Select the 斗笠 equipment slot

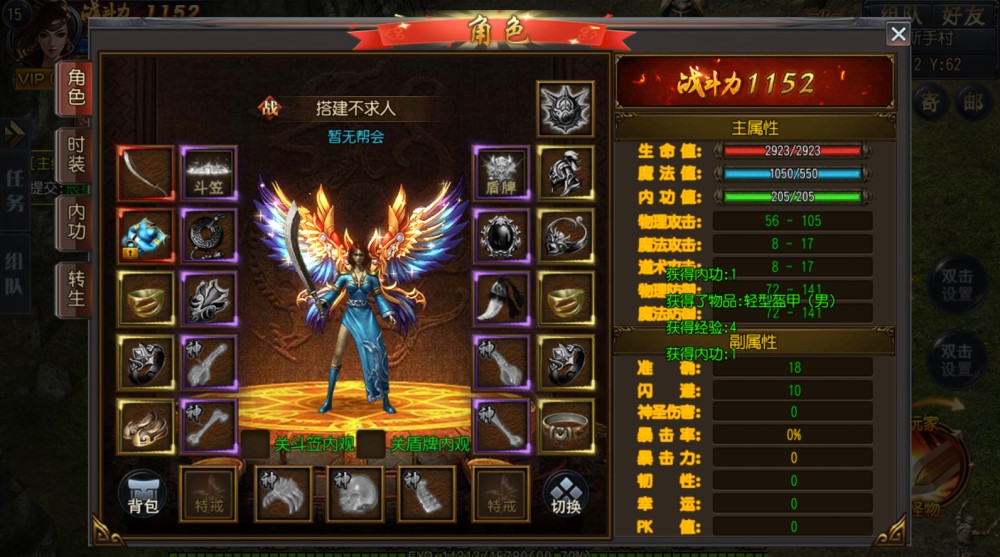(210, 173)
